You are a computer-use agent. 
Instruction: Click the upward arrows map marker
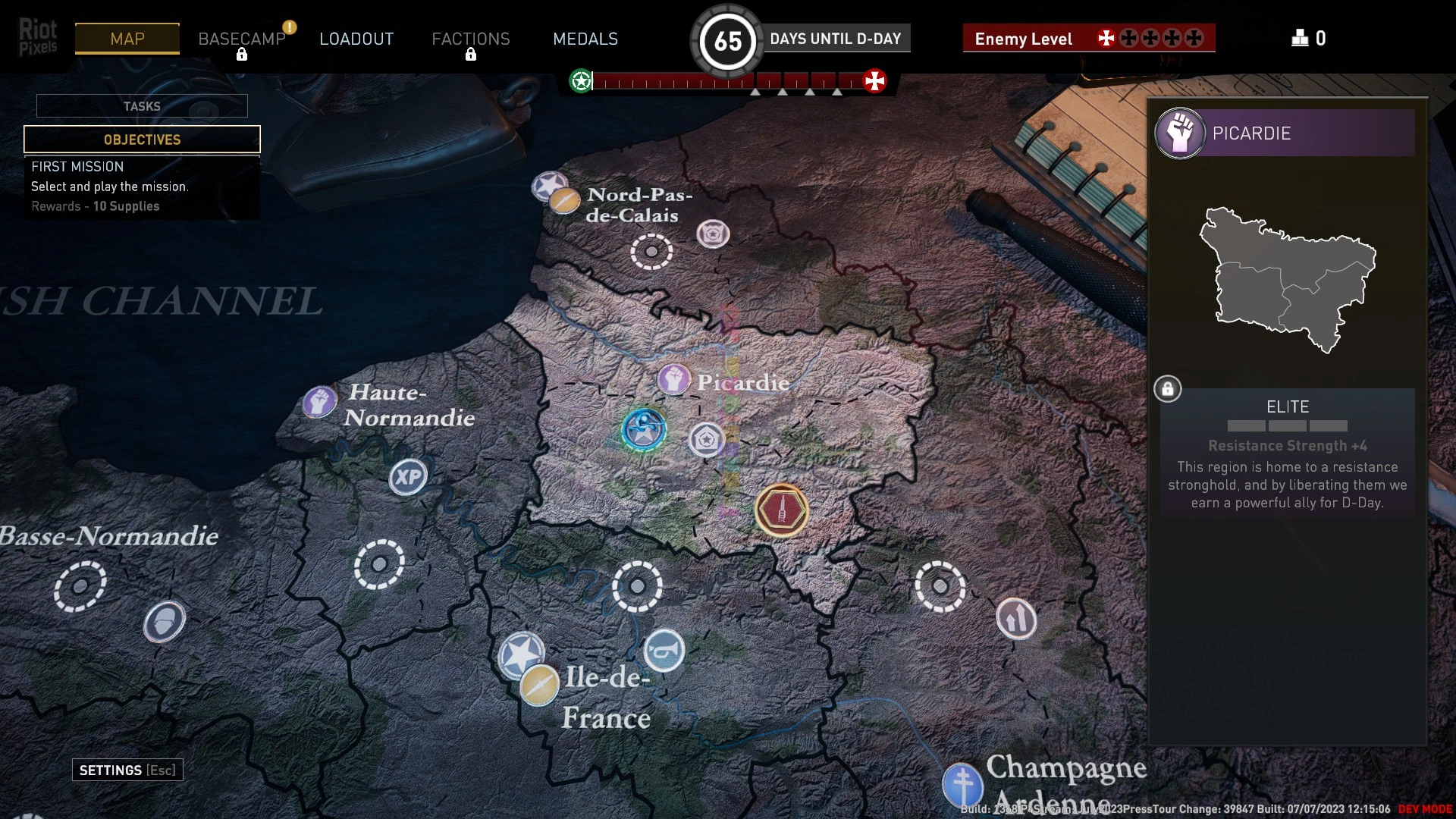(x=1016, y=618)
